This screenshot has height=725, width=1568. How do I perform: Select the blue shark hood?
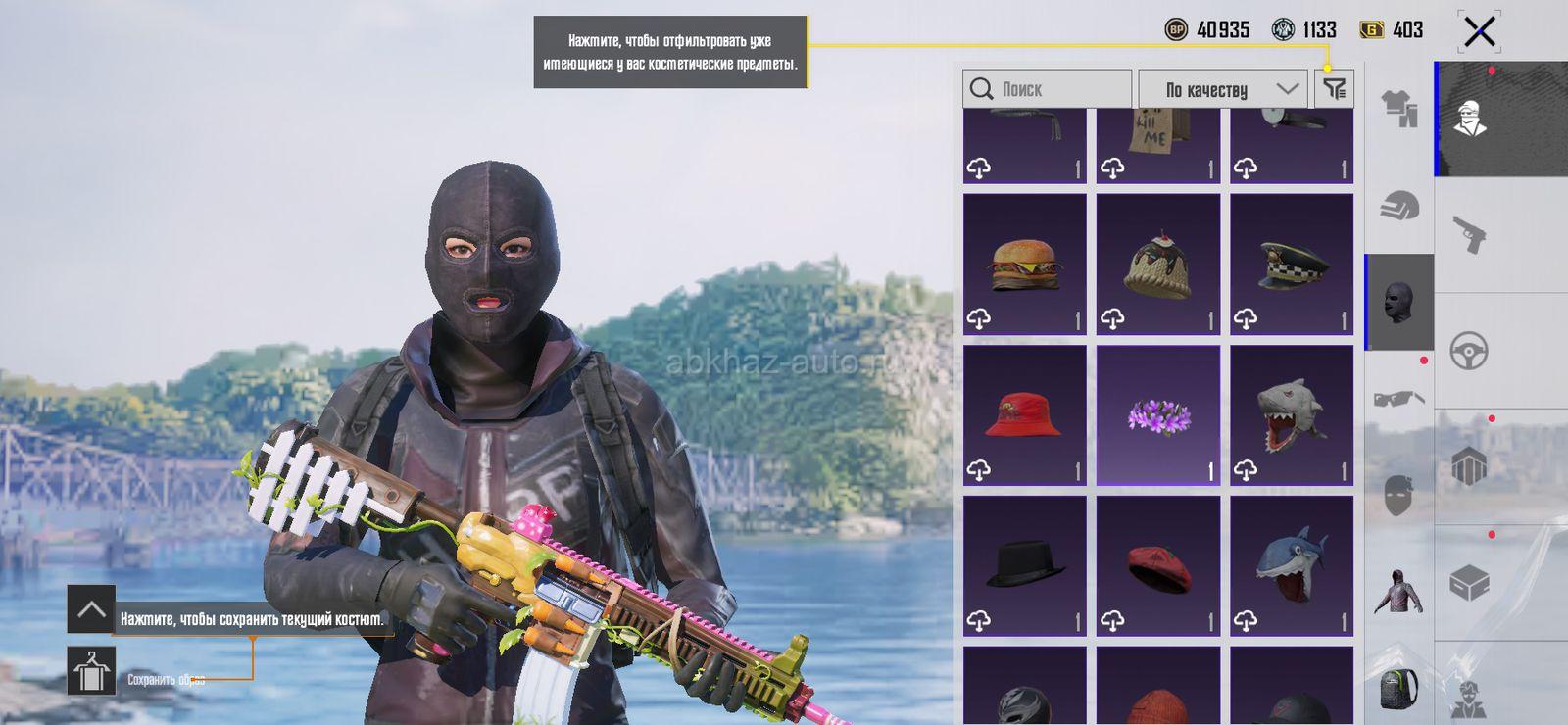1292,566
